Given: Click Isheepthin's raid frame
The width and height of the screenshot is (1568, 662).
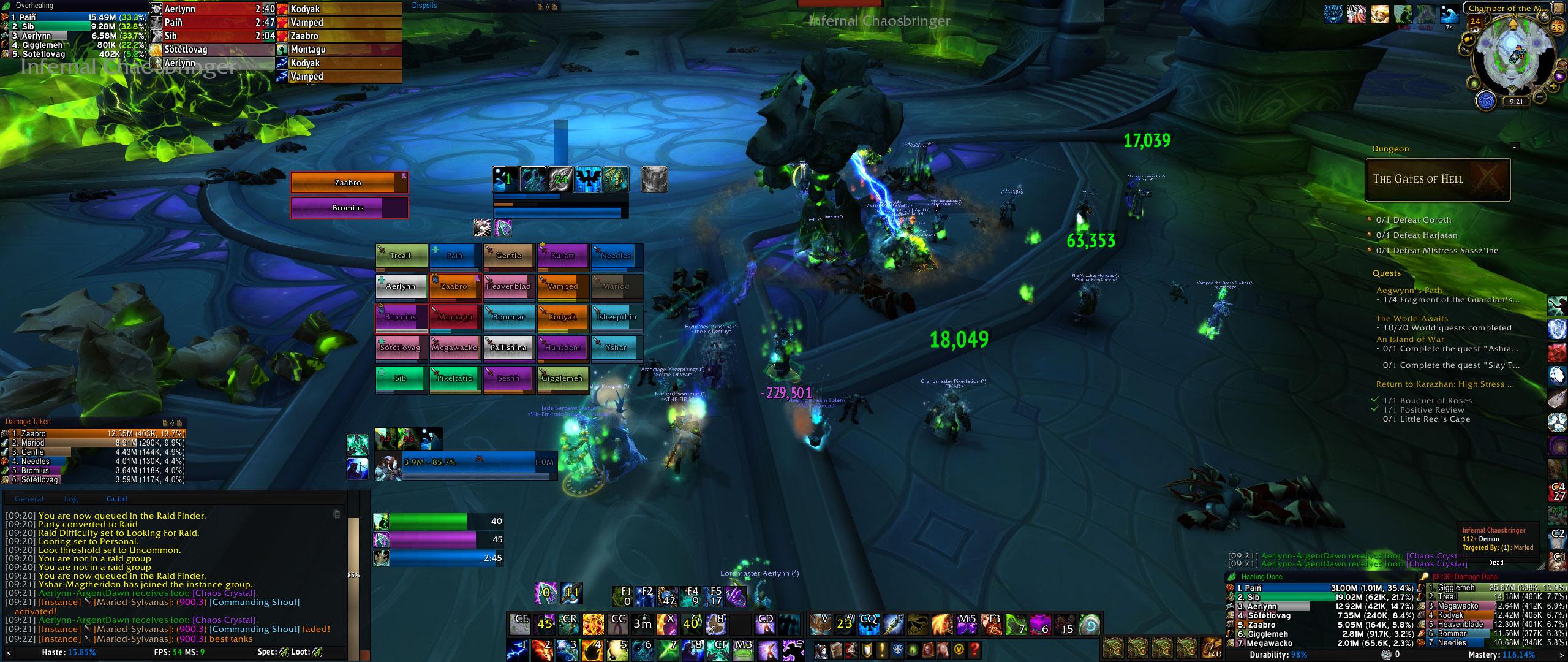Looking at the screenshot, I should pos(616,317).
